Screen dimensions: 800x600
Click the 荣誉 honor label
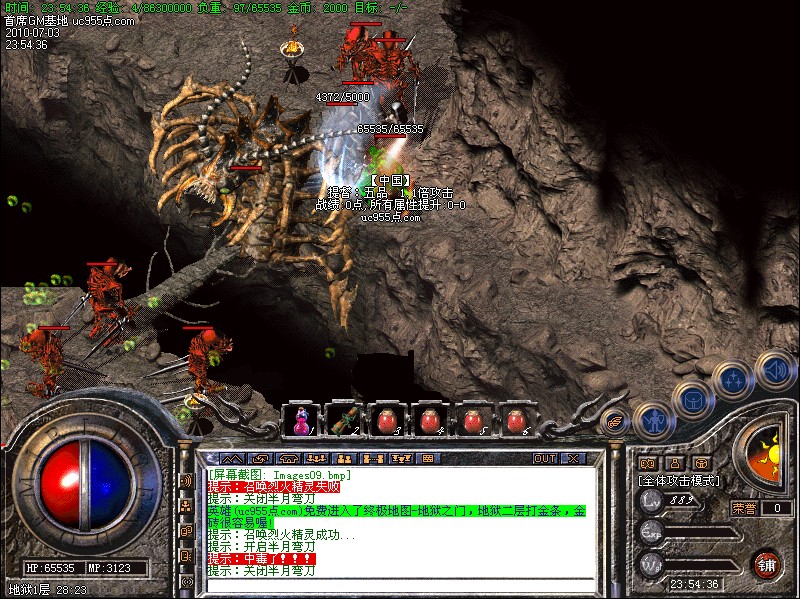tap(744, 508)
